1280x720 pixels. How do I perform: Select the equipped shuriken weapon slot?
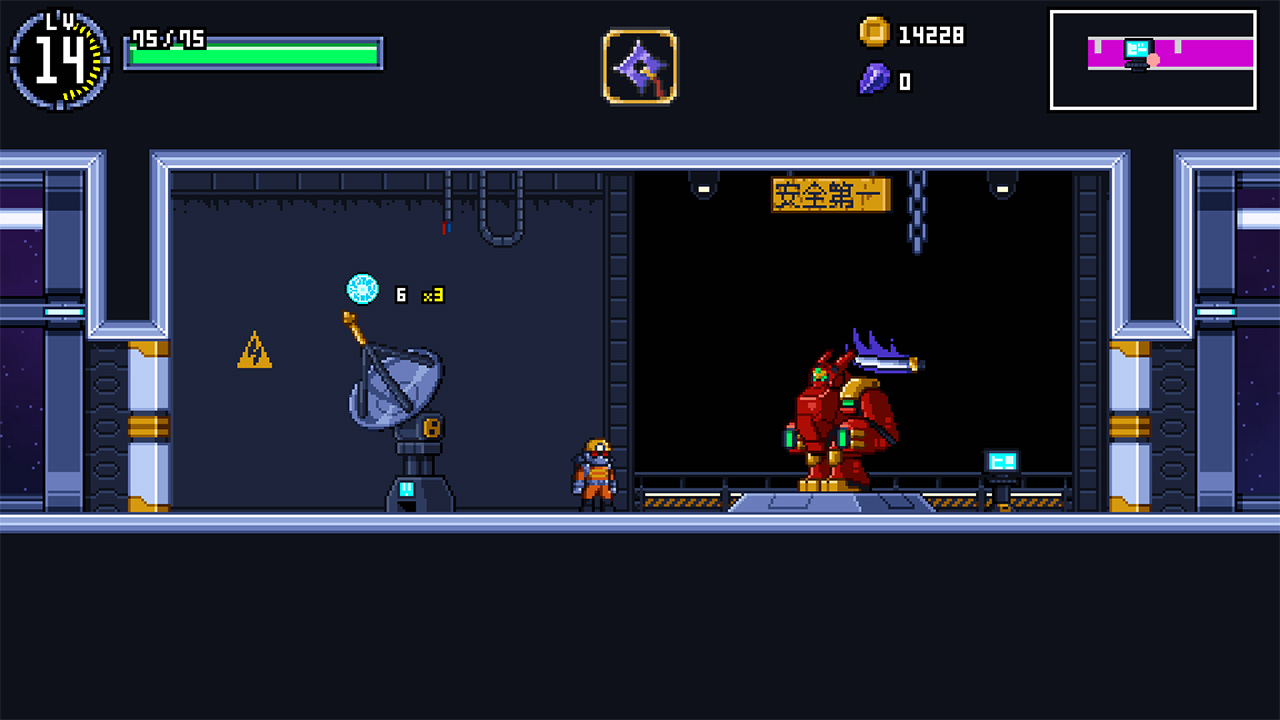coord(640,65)
